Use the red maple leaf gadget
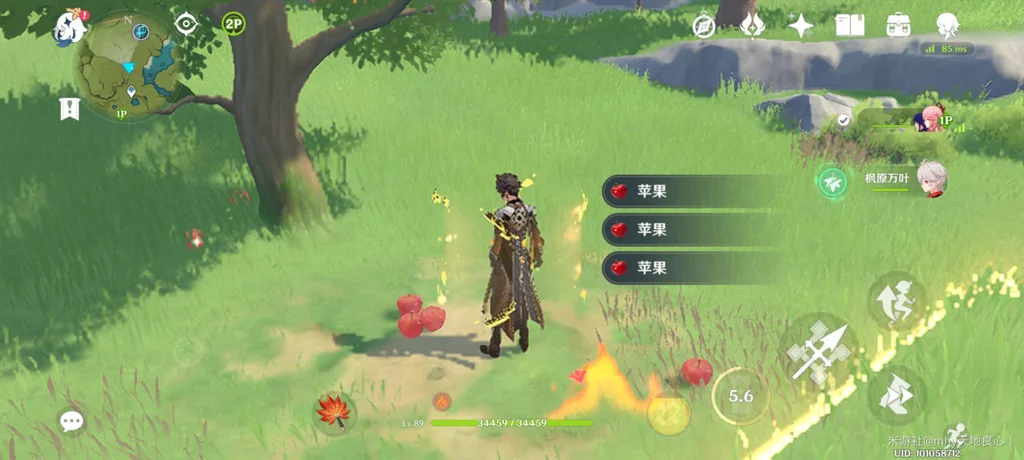The width and height of the screenshot is (1024, 460). click(x=332, y=412)
